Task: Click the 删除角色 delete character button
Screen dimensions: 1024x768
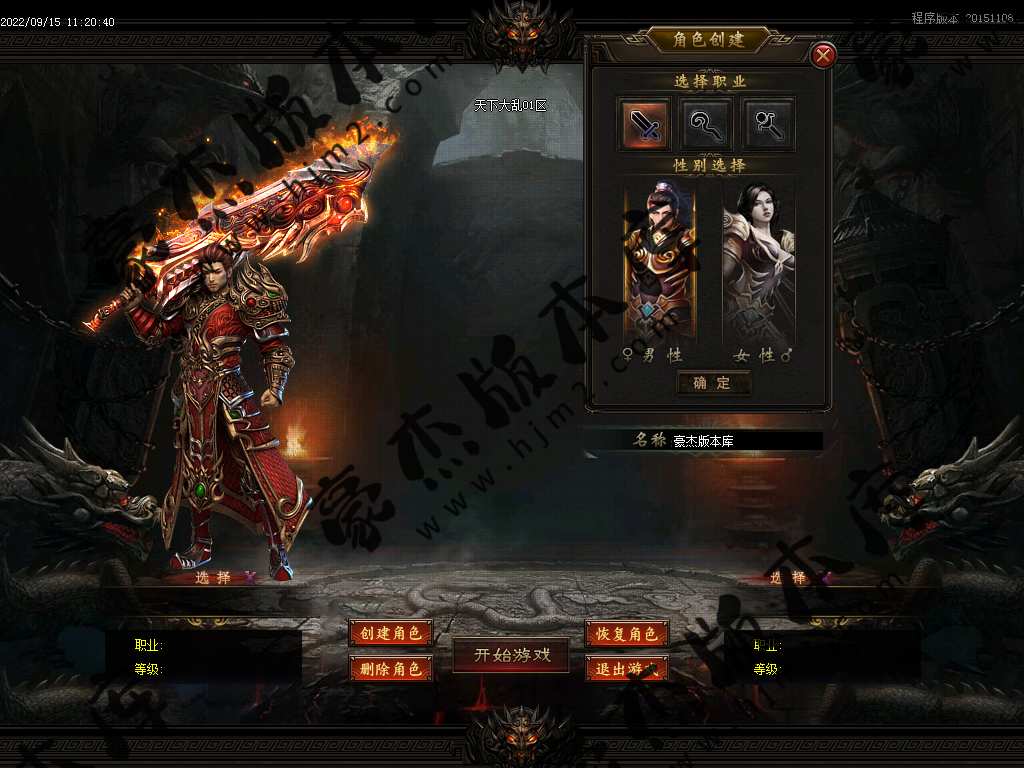Action: [x=391, y=668]
